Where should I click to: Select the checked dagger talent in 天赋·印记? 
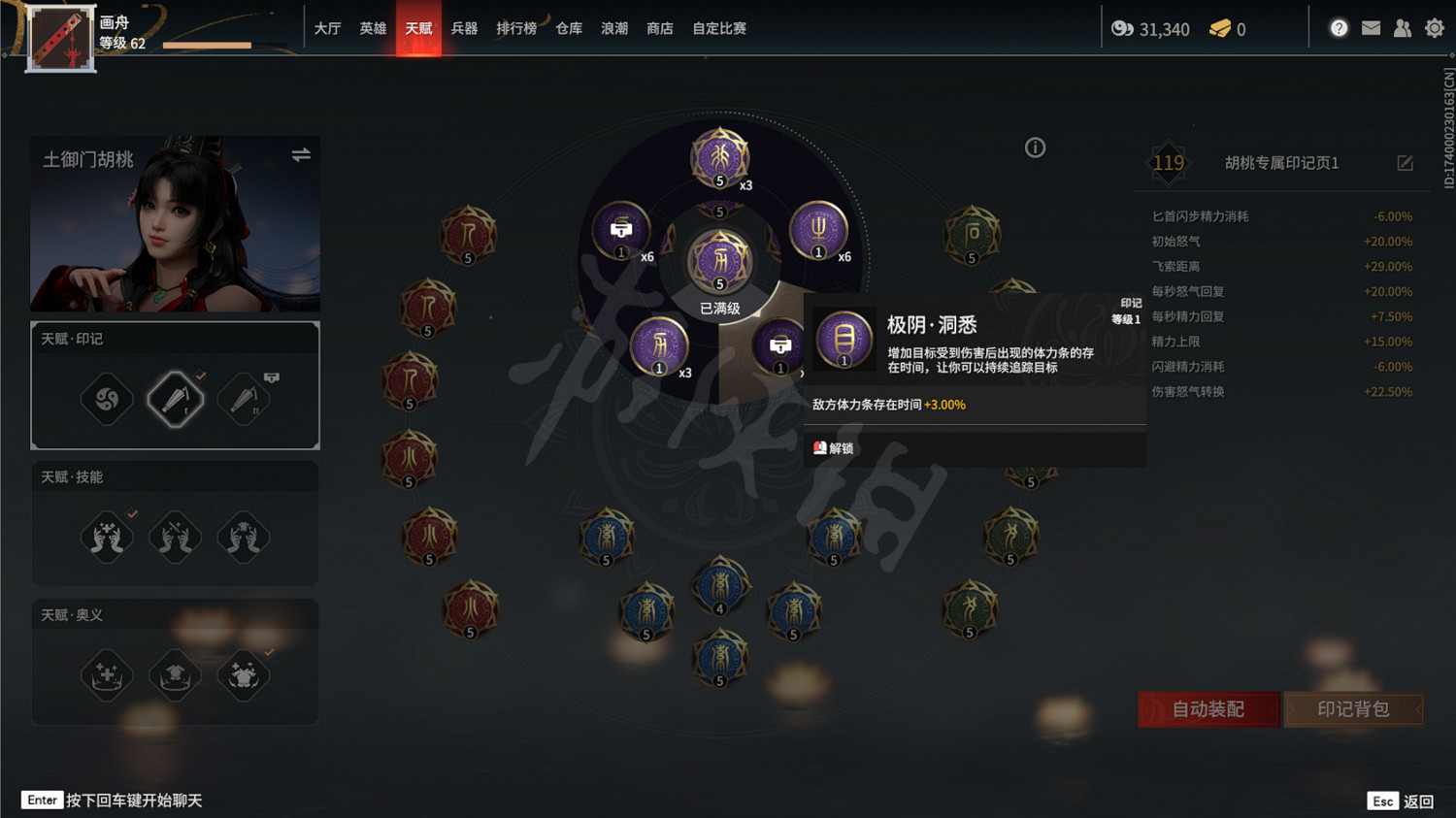click(175, 398)
